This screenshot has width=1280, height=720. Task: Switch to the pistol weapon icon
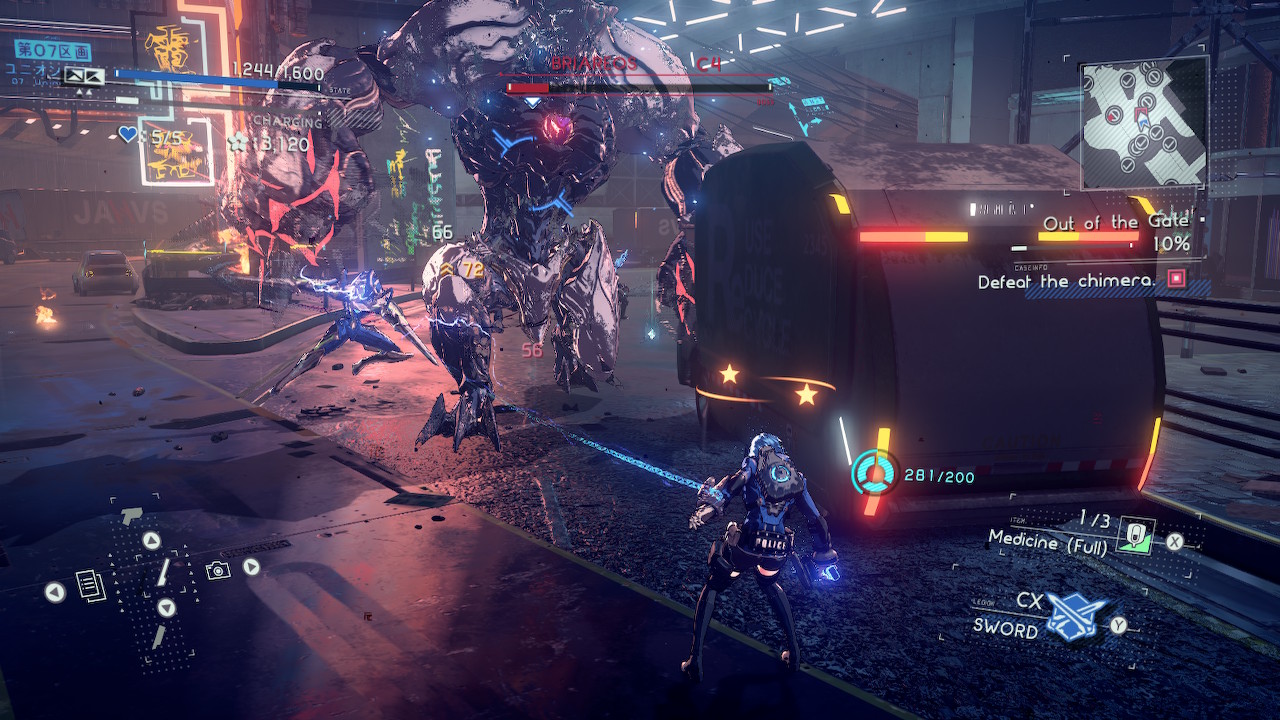[131, 516]
